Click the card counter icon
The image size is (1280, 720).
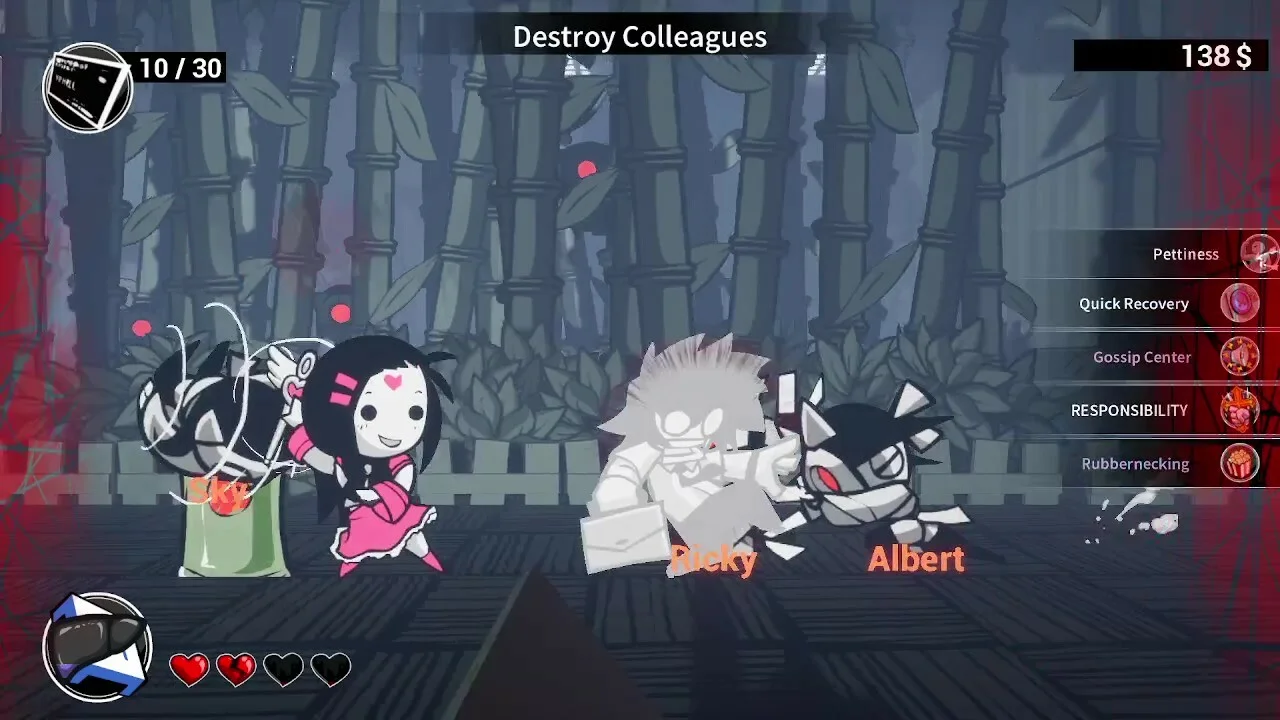[88, 88]
